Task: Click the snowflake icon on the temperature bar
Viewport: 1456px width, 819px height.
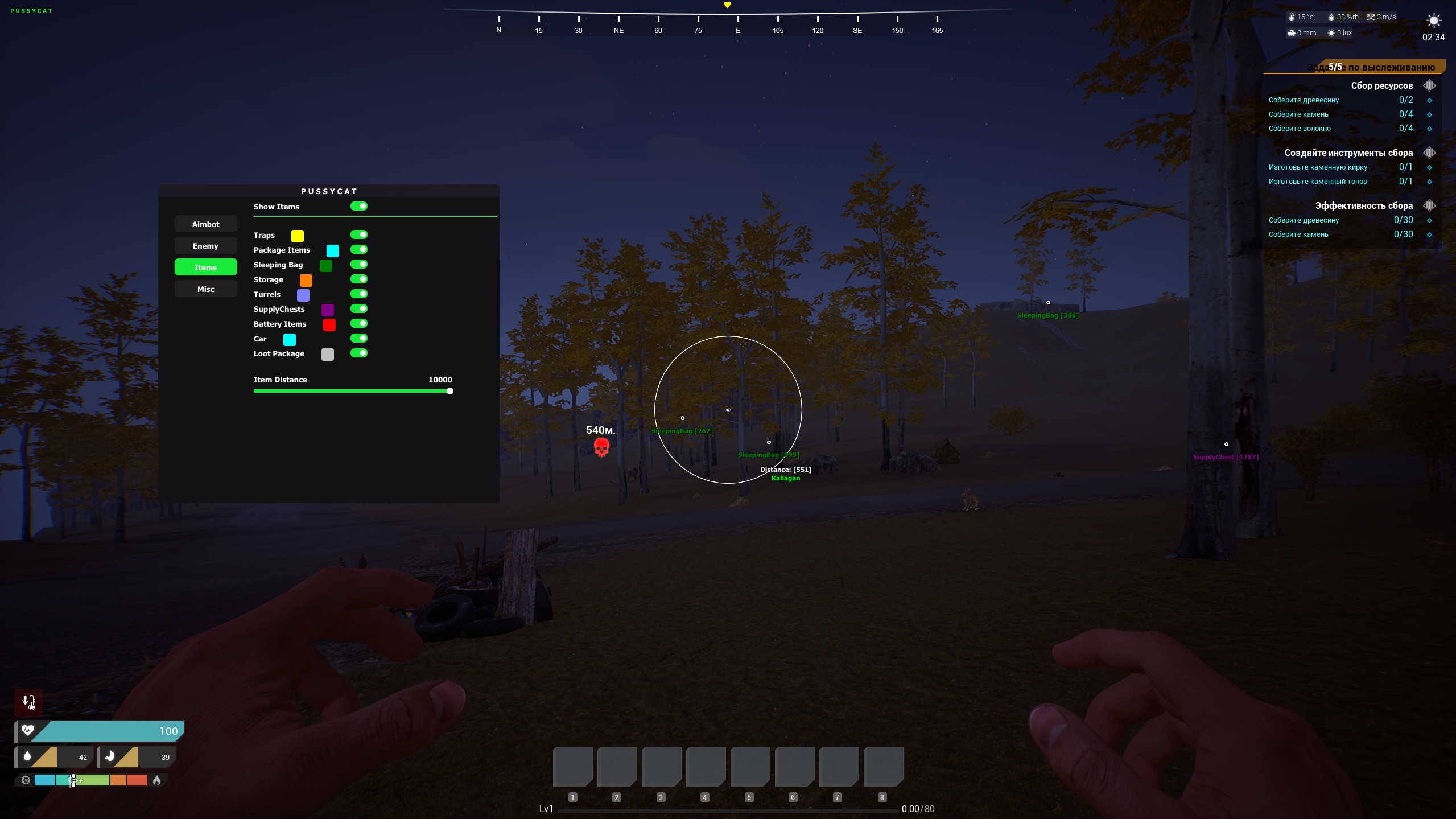Action: (25, 780)
